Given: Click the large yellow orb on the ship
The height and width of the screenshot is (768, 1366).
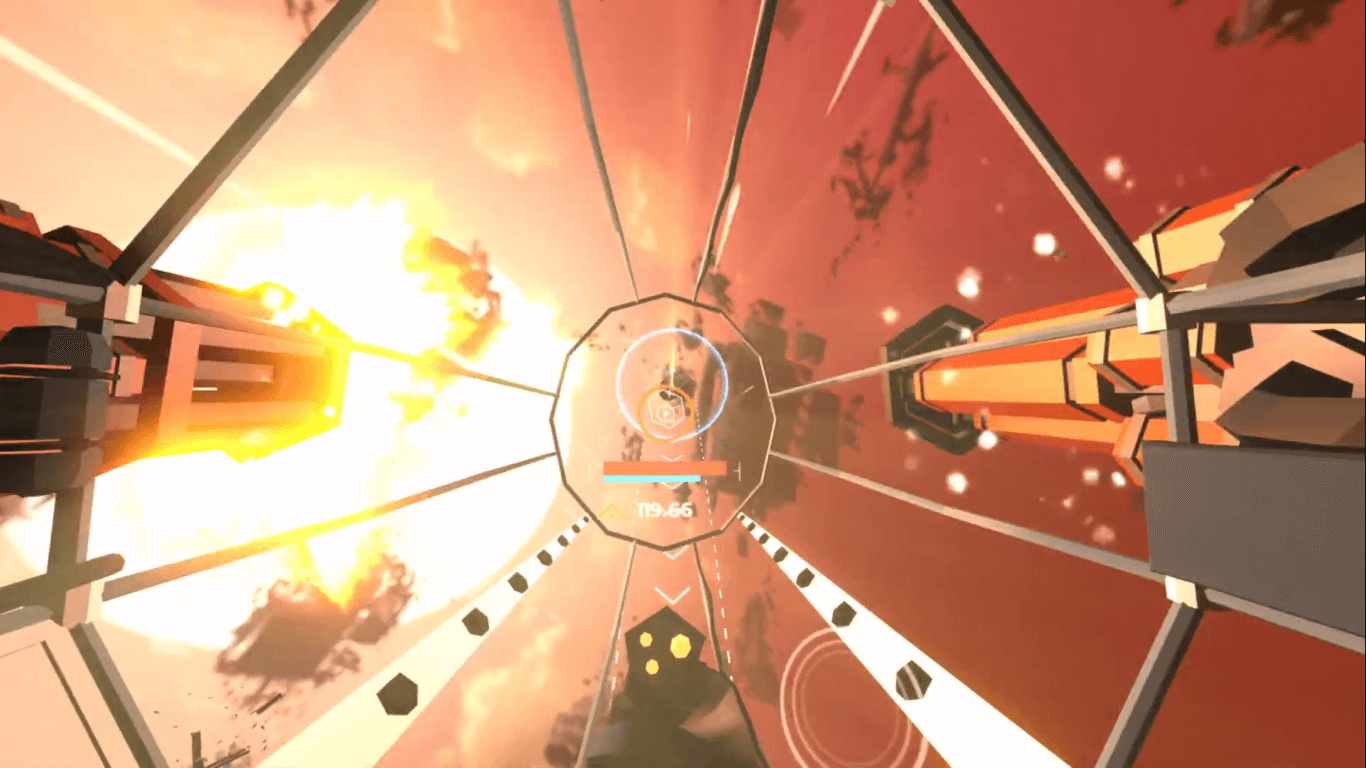Looking at the screenshot, I should coord(680,646).
